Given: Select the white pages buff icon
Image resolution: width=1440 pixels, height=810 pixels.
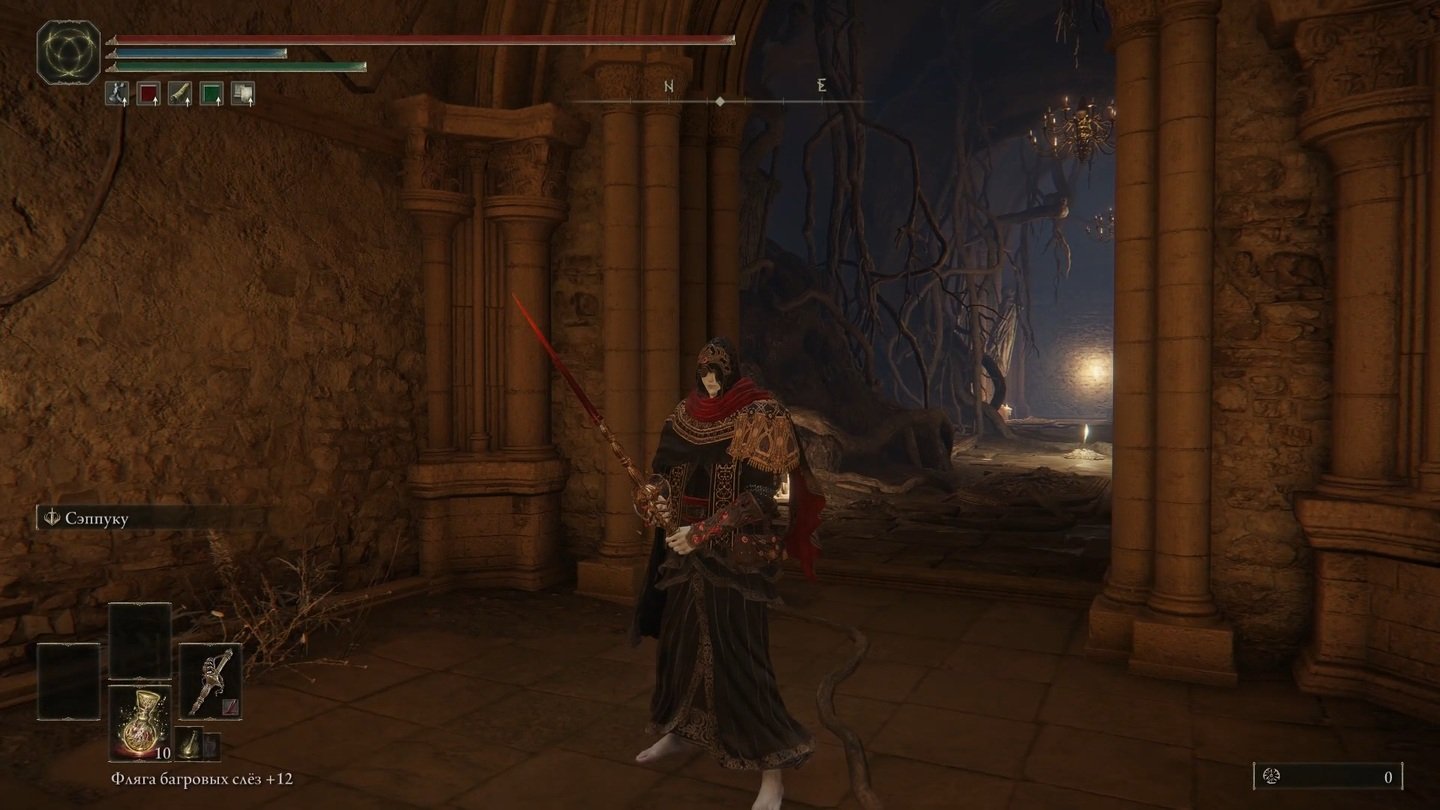Looking at the screenshot, I should pyautogui.click(x=243, y=94).
